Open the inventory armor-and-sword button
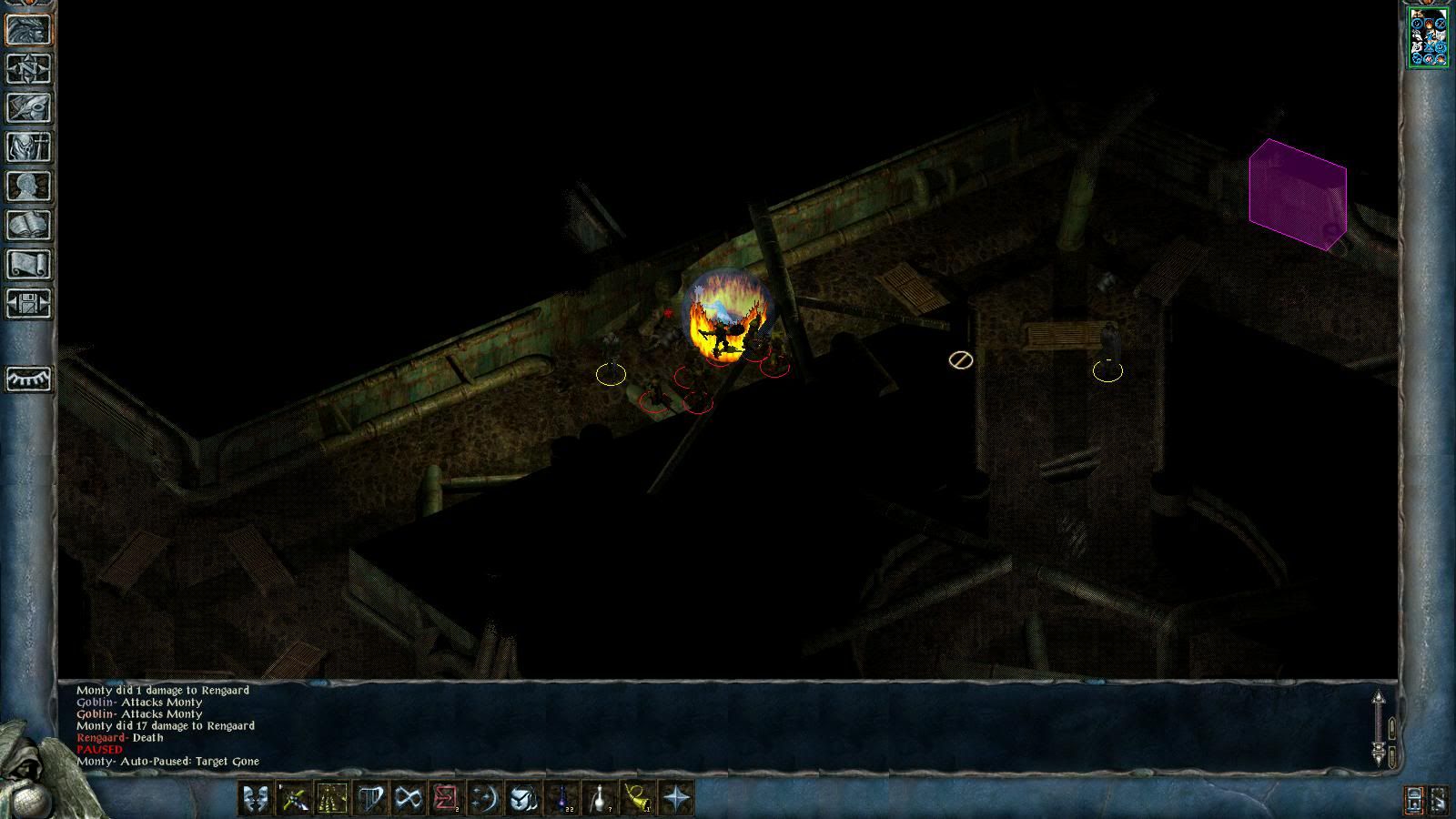This screenshot has width=1456, height=819. 29,147
